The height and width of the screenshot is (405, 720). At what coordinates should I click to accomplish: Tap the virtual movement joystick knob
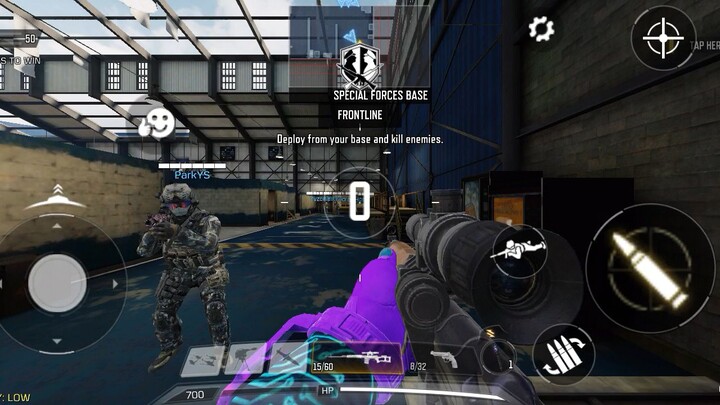57,283
